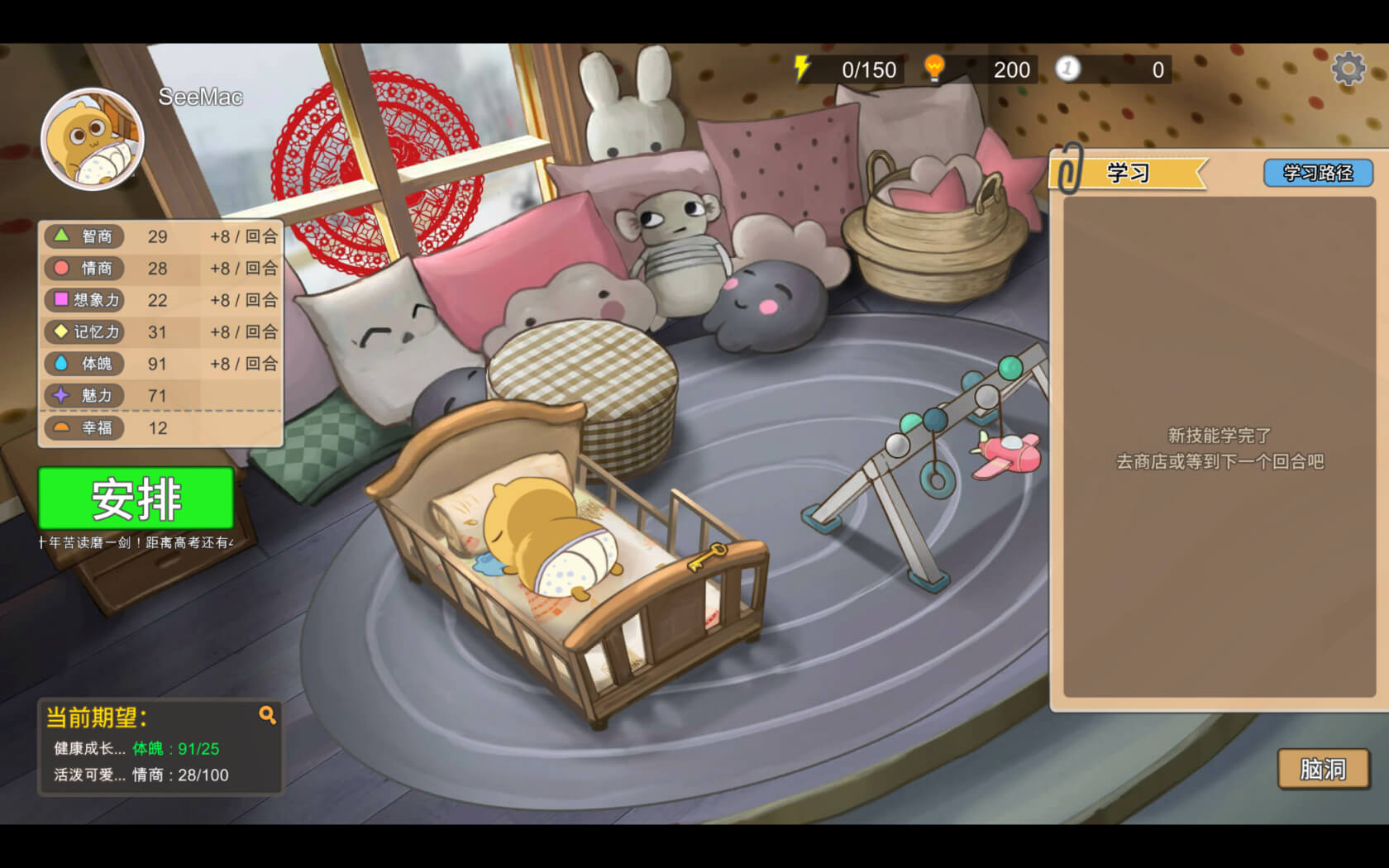Click the silver coin currency icon

coord(1067,69)
